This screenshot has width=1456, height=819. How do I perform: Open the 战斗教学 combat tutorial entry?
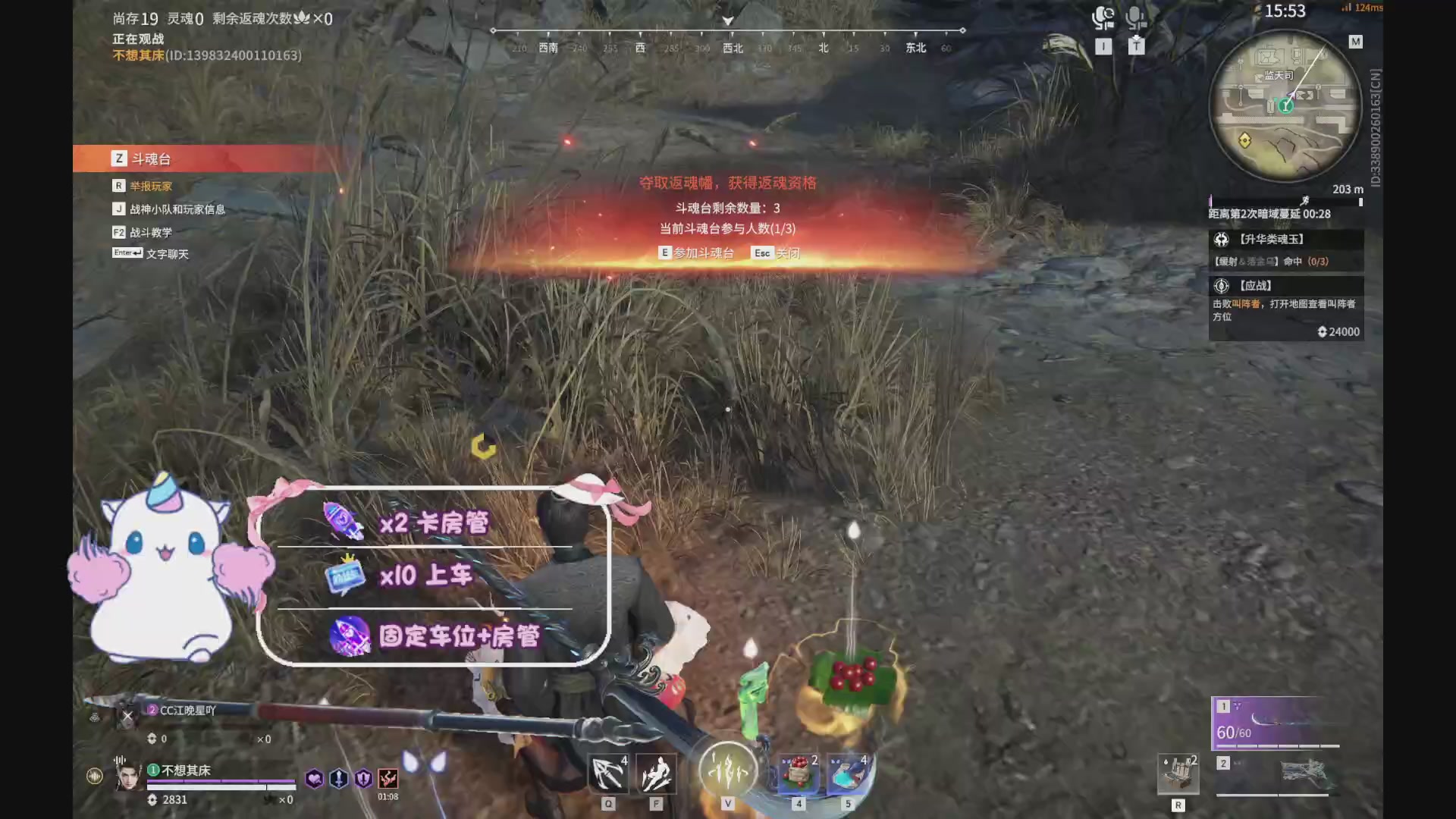tap(150, 231)
